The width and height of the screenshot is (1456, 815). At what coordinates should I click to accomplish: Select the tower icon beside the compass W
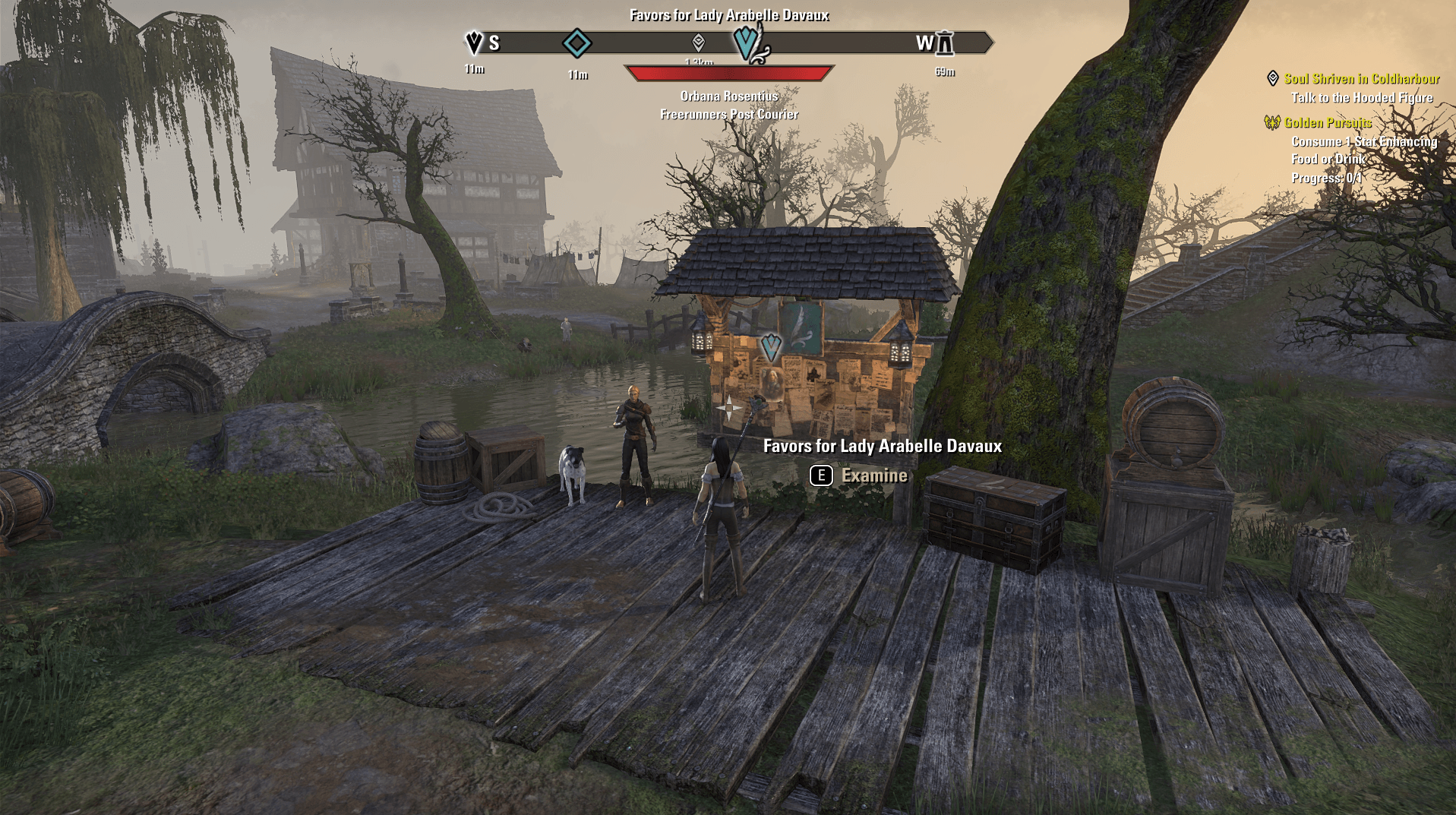[944, 43]
